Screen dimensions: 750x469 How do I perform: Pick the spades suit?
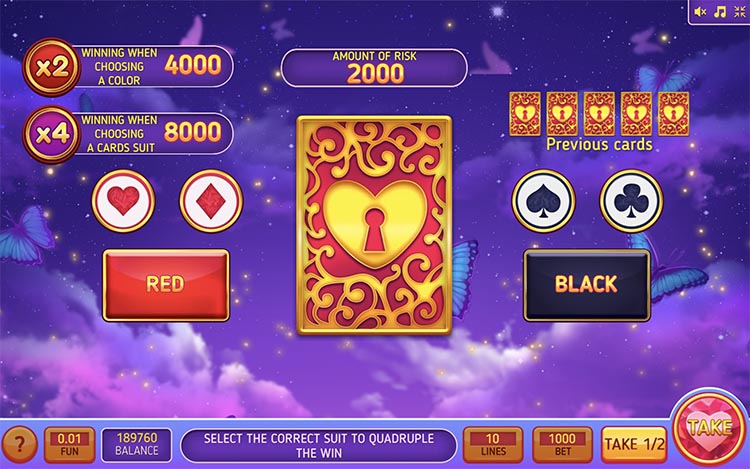pos(544,201)
